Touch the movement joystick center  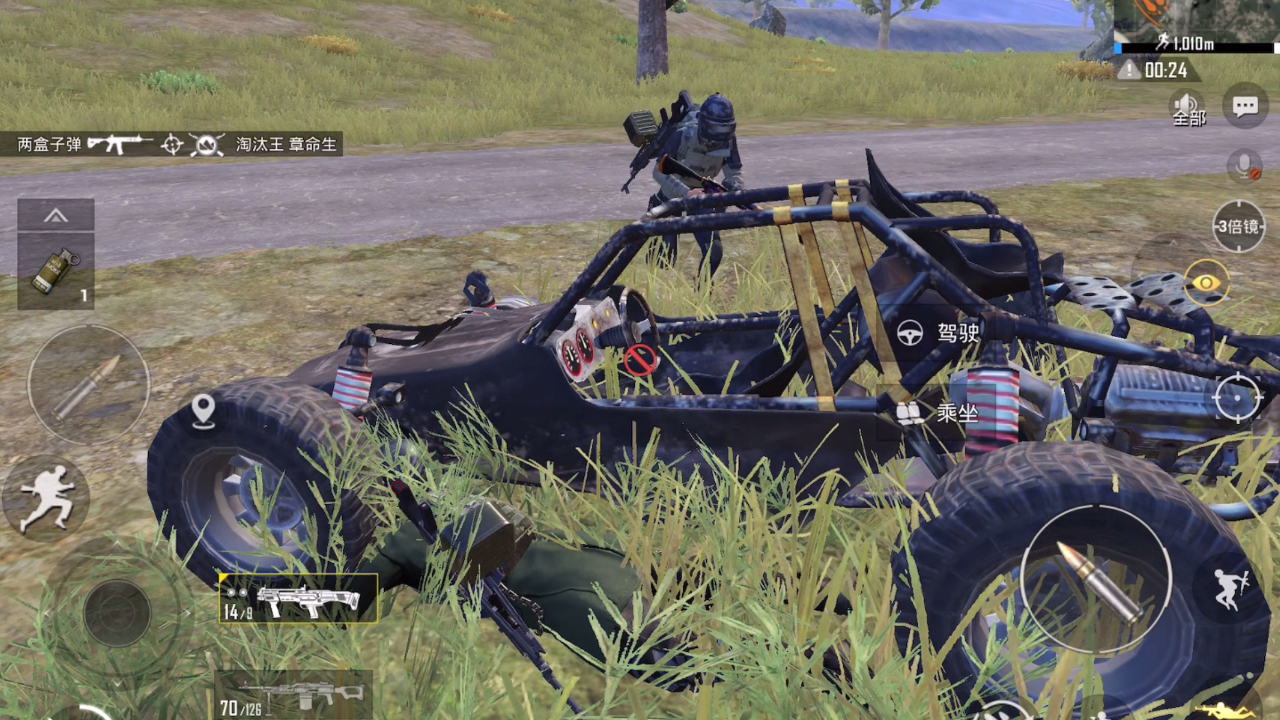(x=117, y=612)
